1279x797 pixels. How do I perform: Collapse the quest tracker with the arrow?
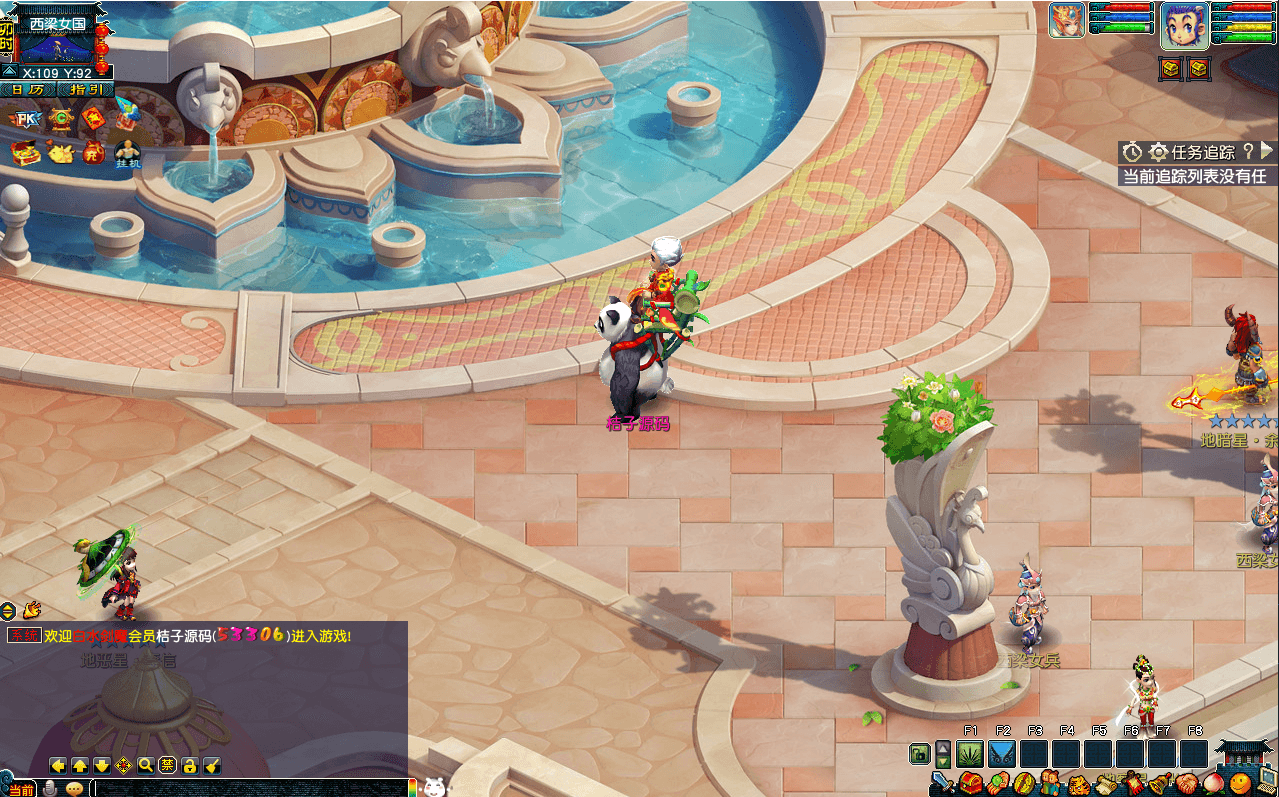1267,151
